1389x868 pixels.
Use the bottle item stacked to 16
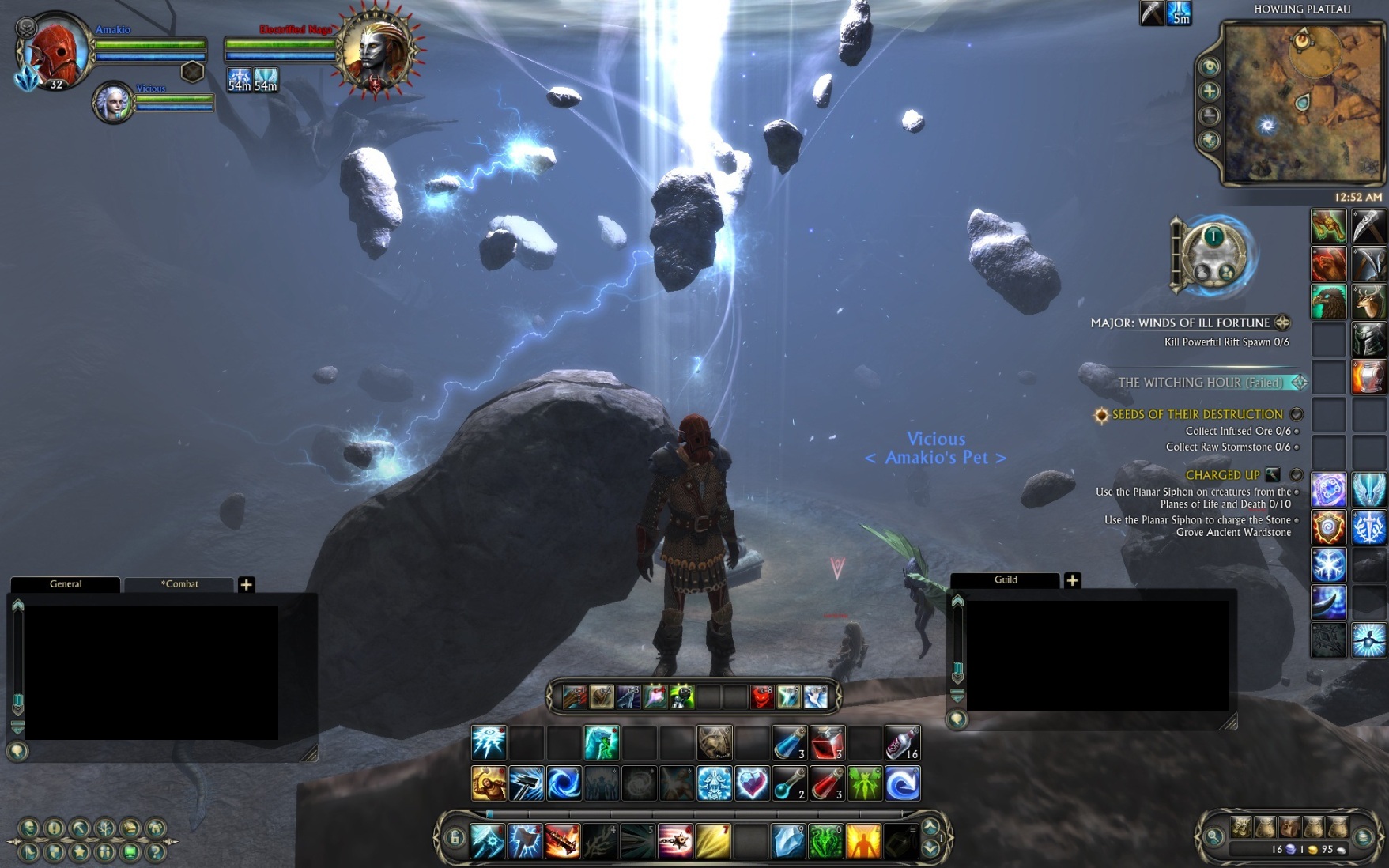(902, 743)
